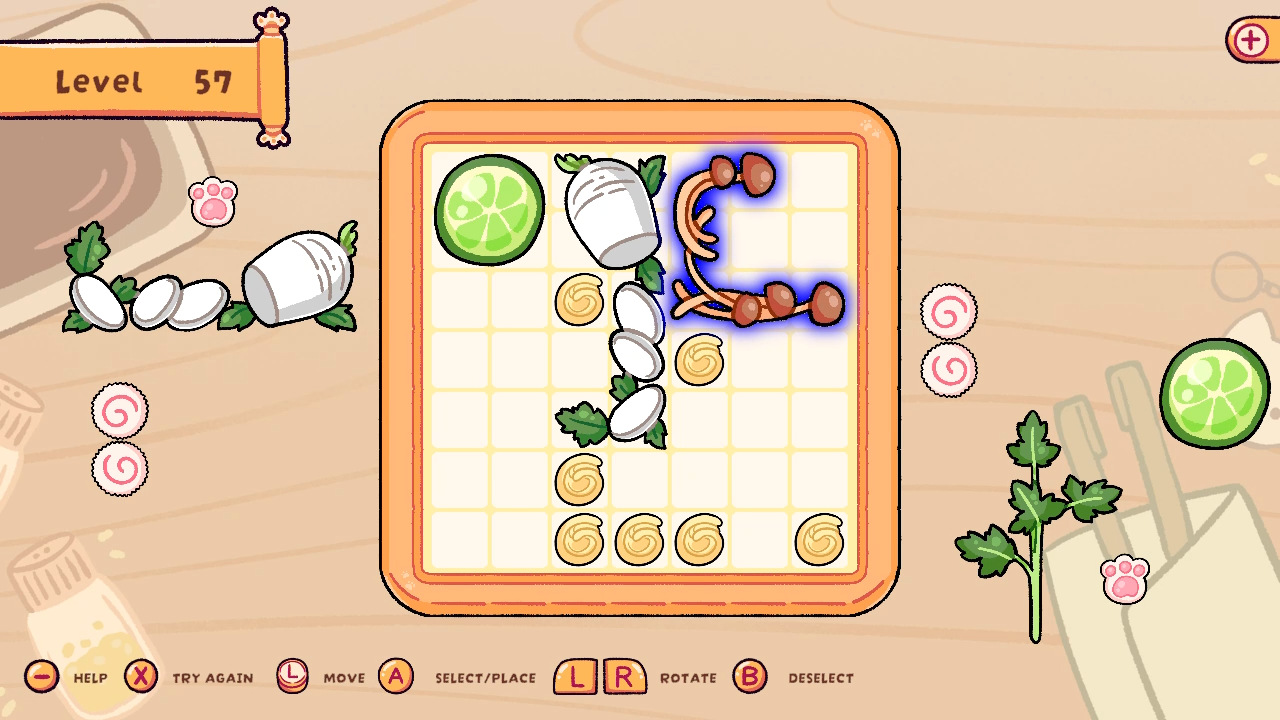
Task: Click the X Try Again button
Action: 140,677
